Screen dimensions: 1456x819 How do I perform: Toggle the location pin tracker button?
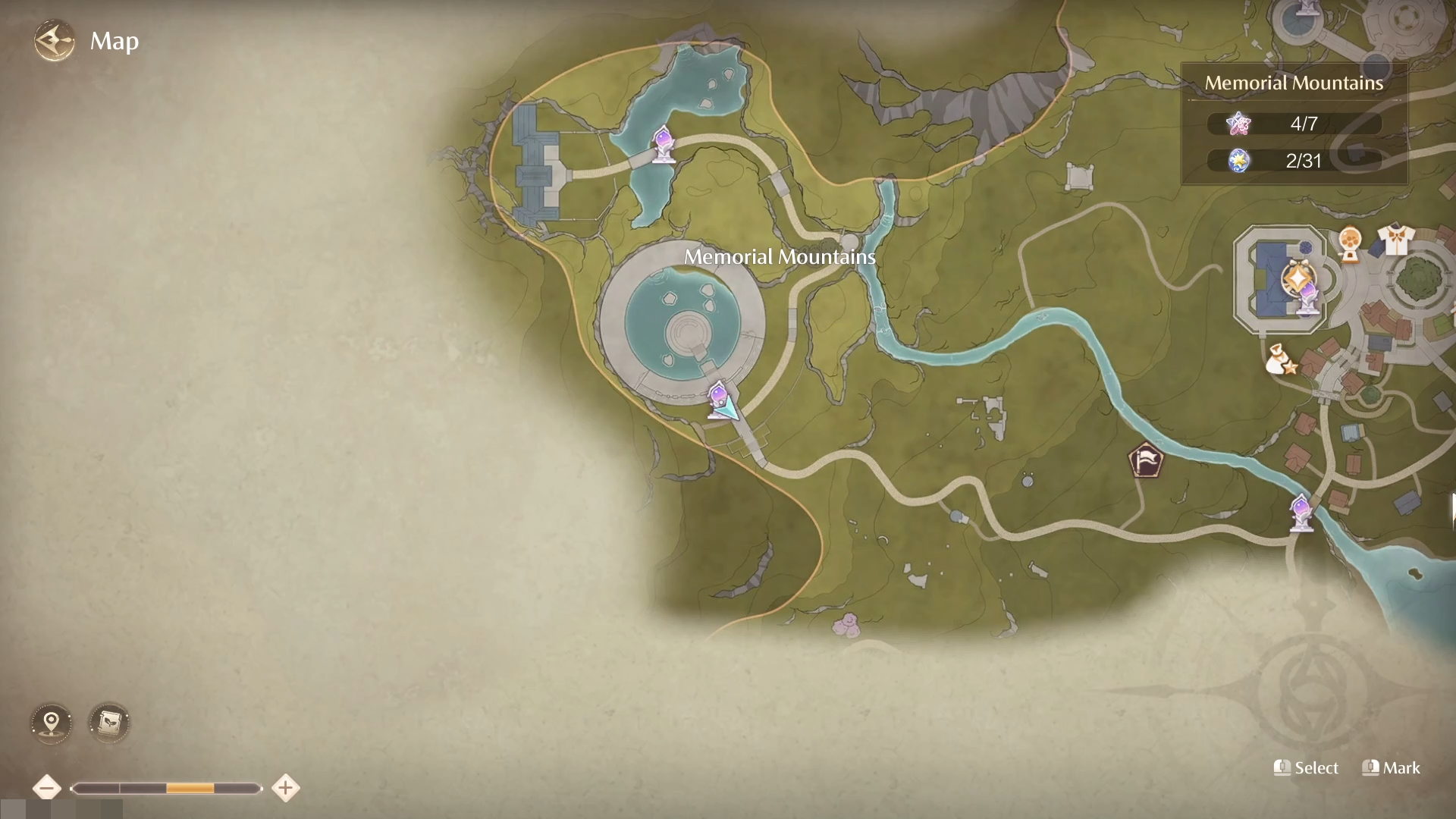(x=50, y=723)
